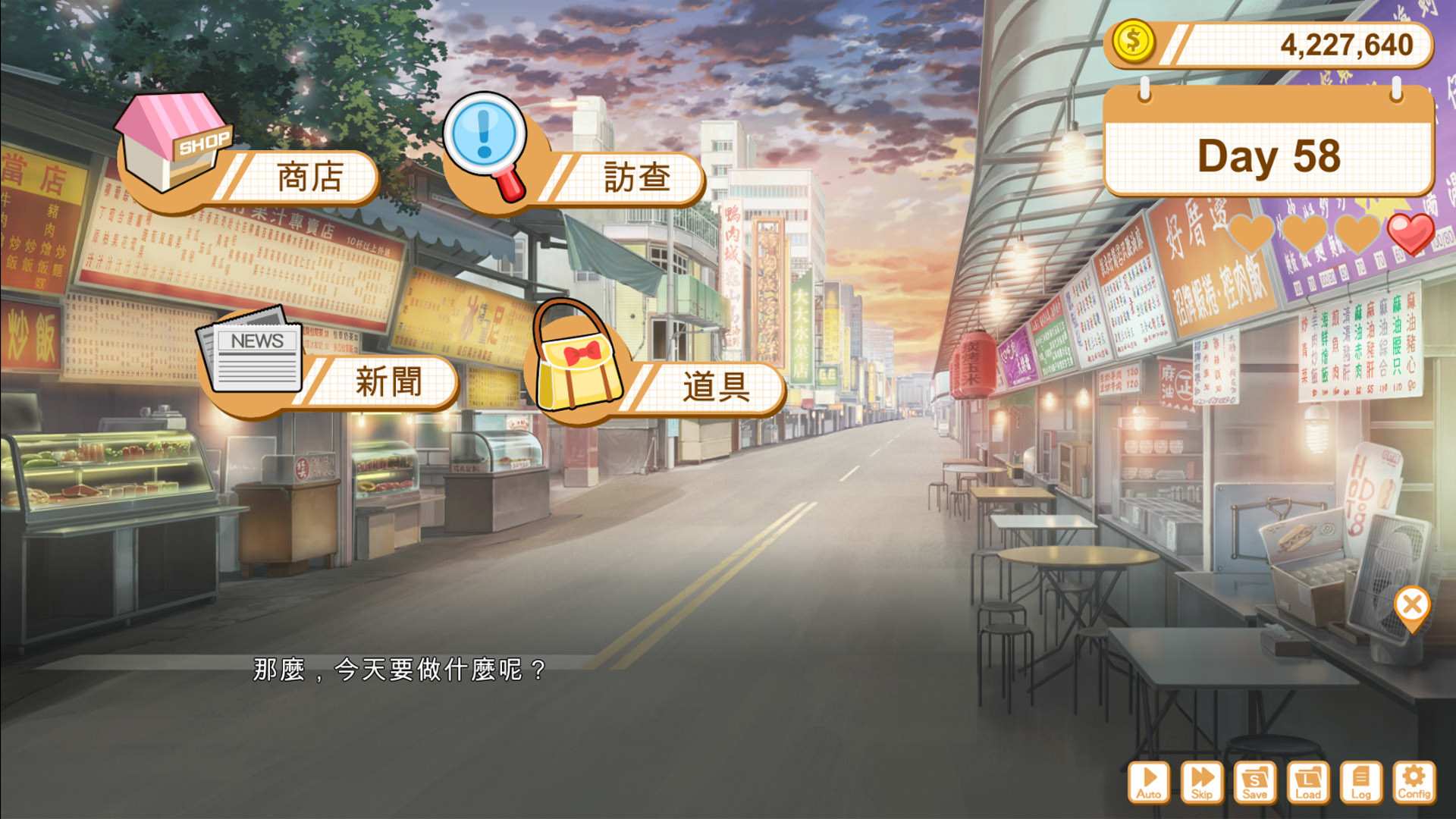Select the 訪查 investigate label
The height and width of the screenshot is (819, 1456).
coord(637,176)
